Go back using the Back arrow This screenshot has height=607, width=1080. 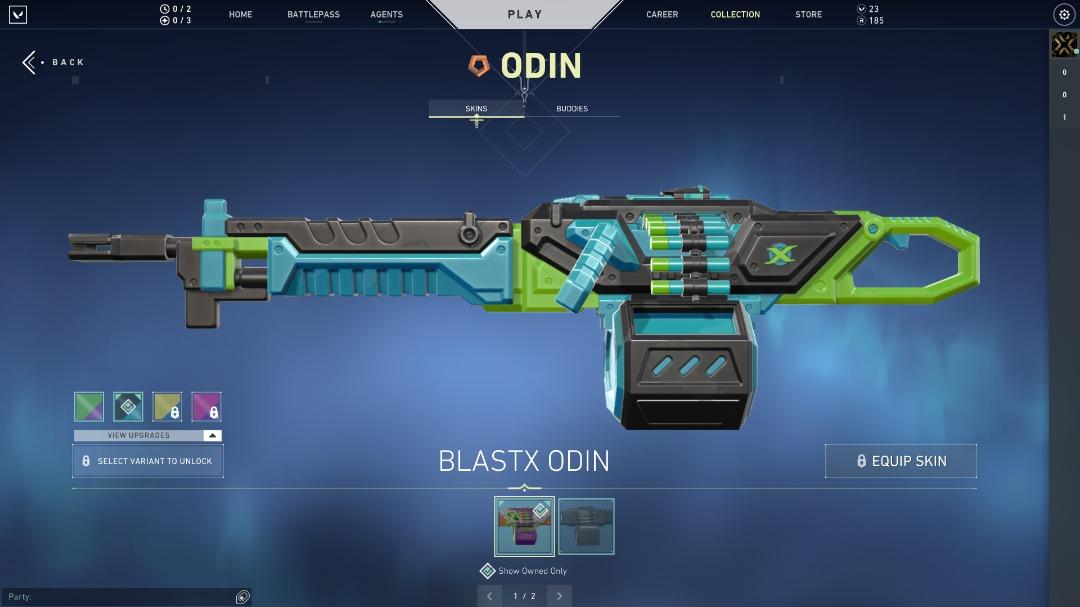[53, 62]
